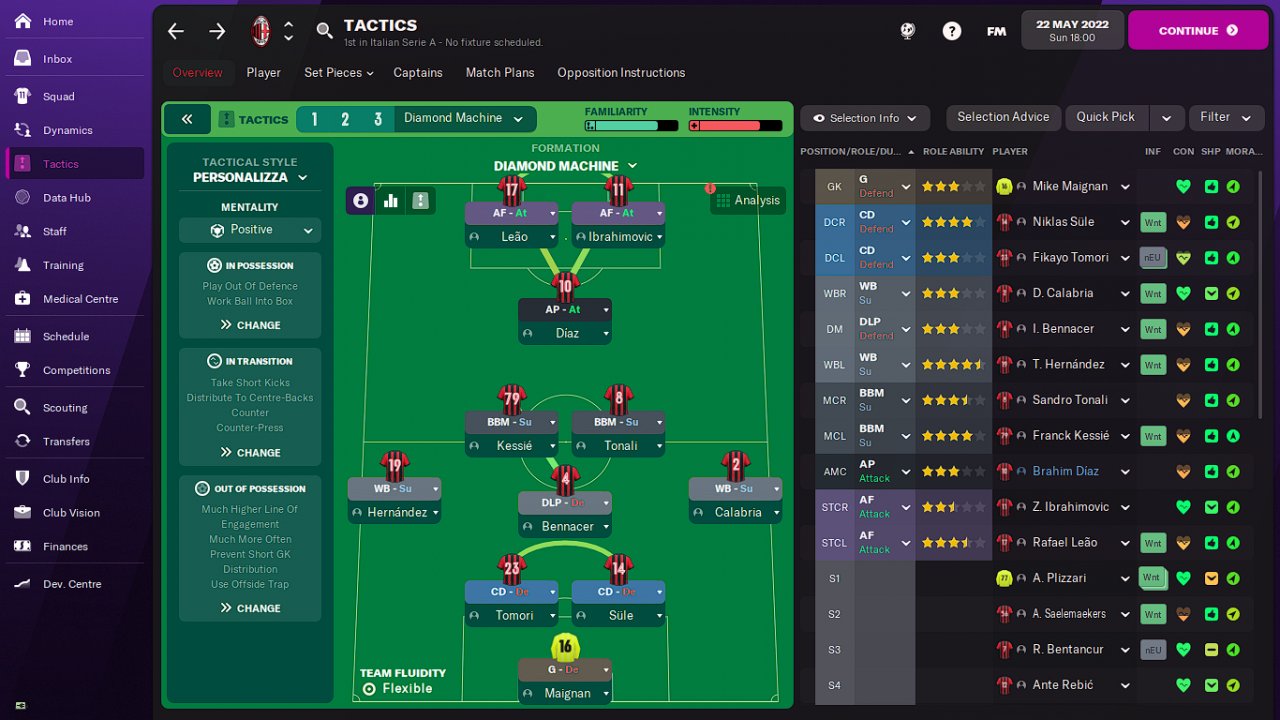Switch to the Opposition Instructions tab
Screen dimensions: 1280x720
point(621,73)
